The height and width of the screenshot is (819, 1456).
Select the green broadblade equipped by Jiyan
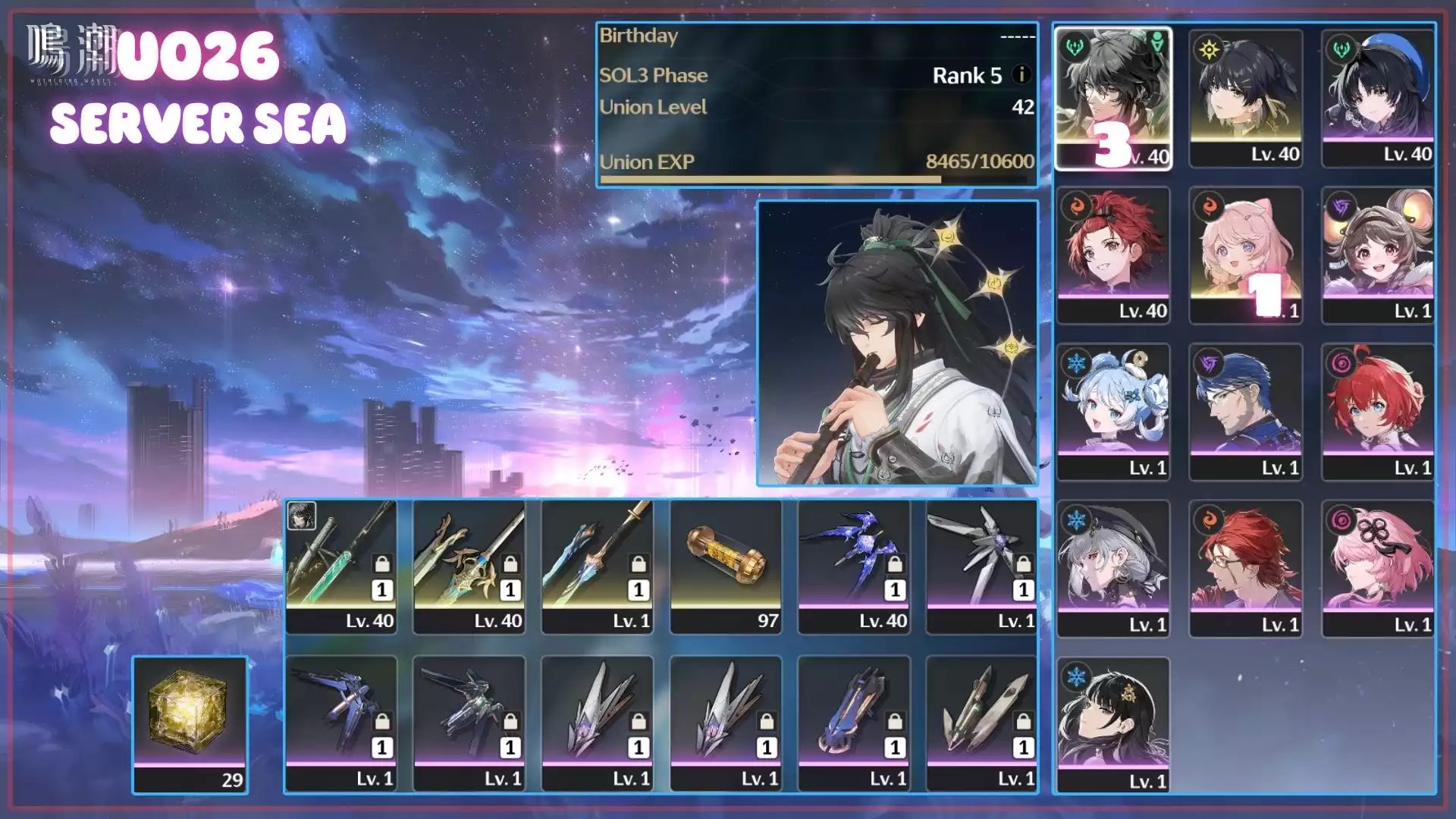click(341, 565)
